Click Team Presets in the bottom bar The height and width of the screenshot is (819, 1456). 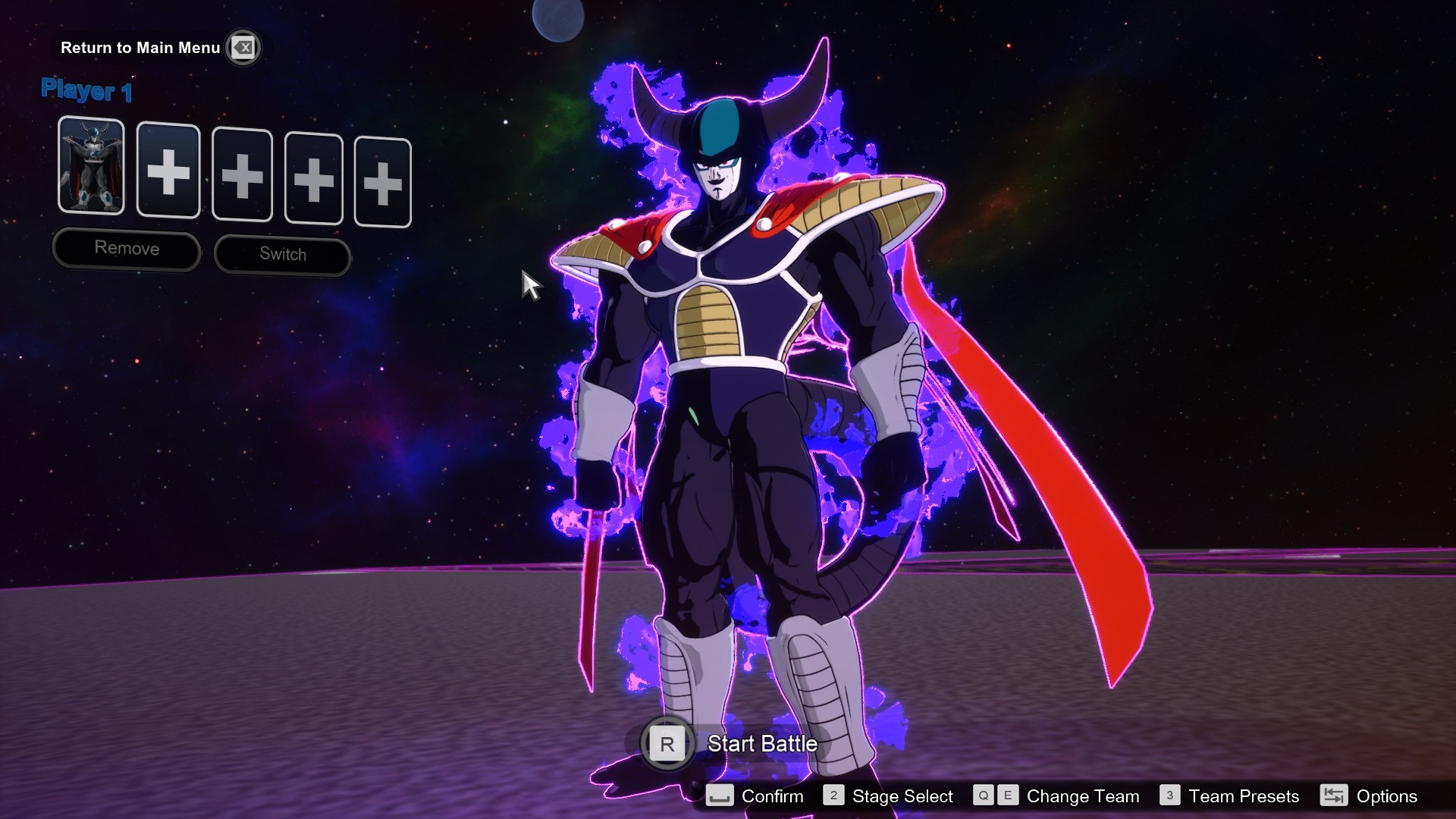1244,796
